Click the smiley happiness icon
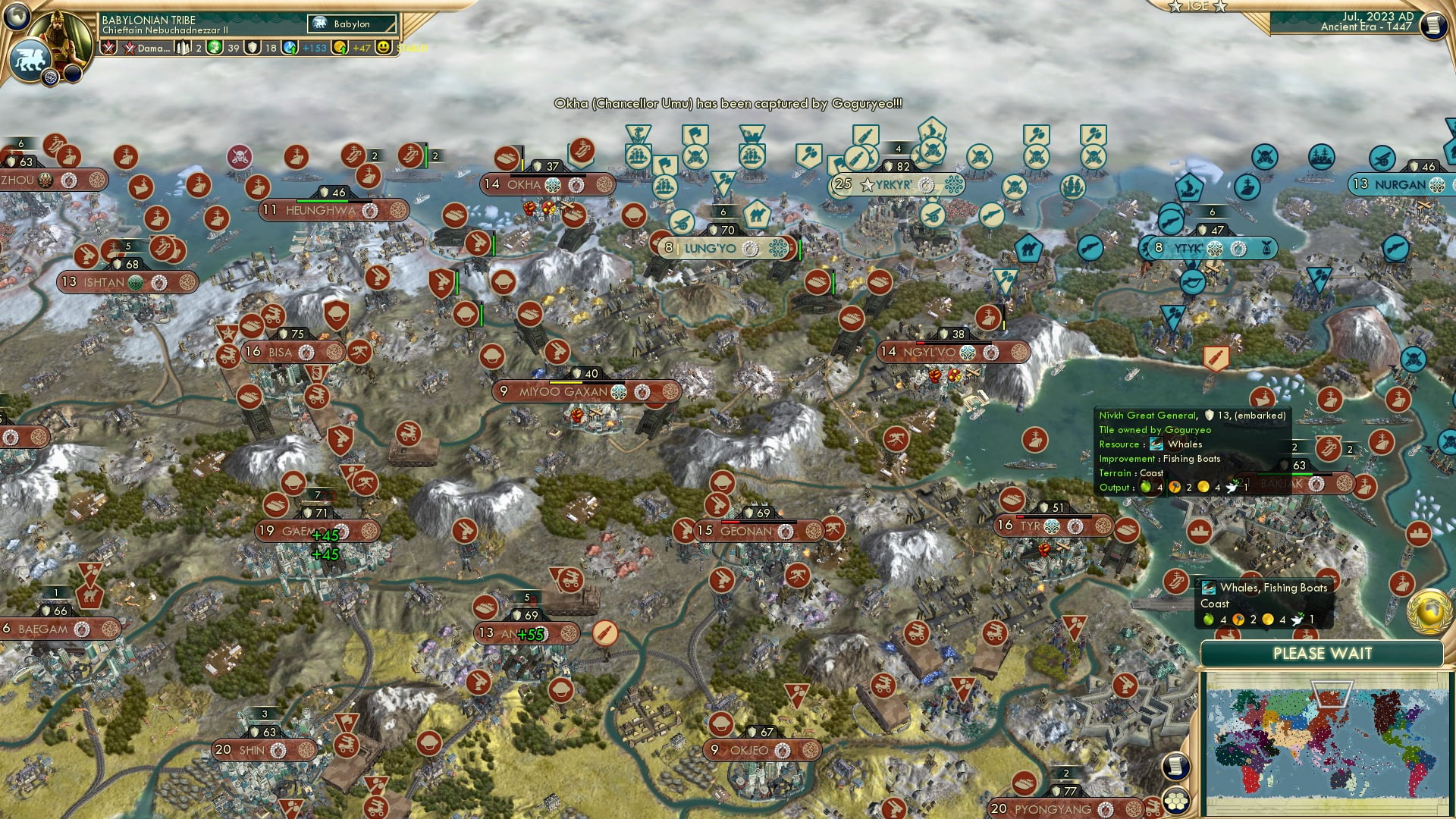 384,47
